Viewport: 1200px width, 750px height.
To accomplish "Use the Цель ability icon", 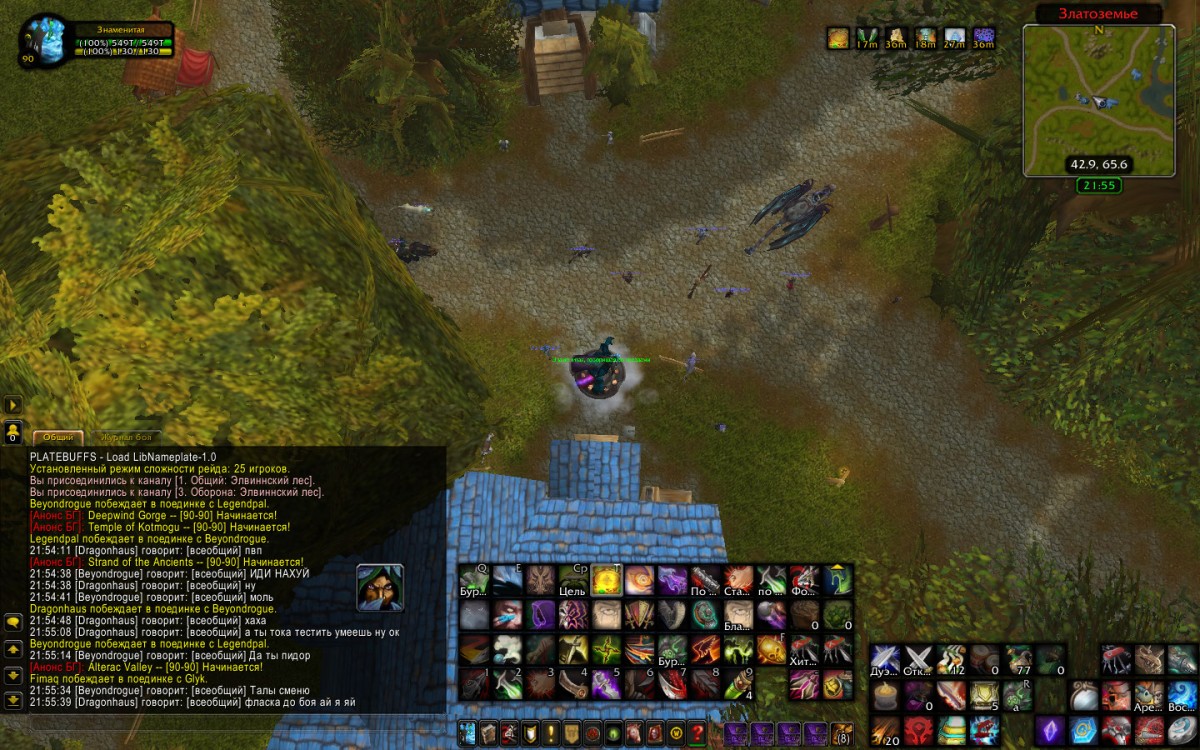I will 573,580.
